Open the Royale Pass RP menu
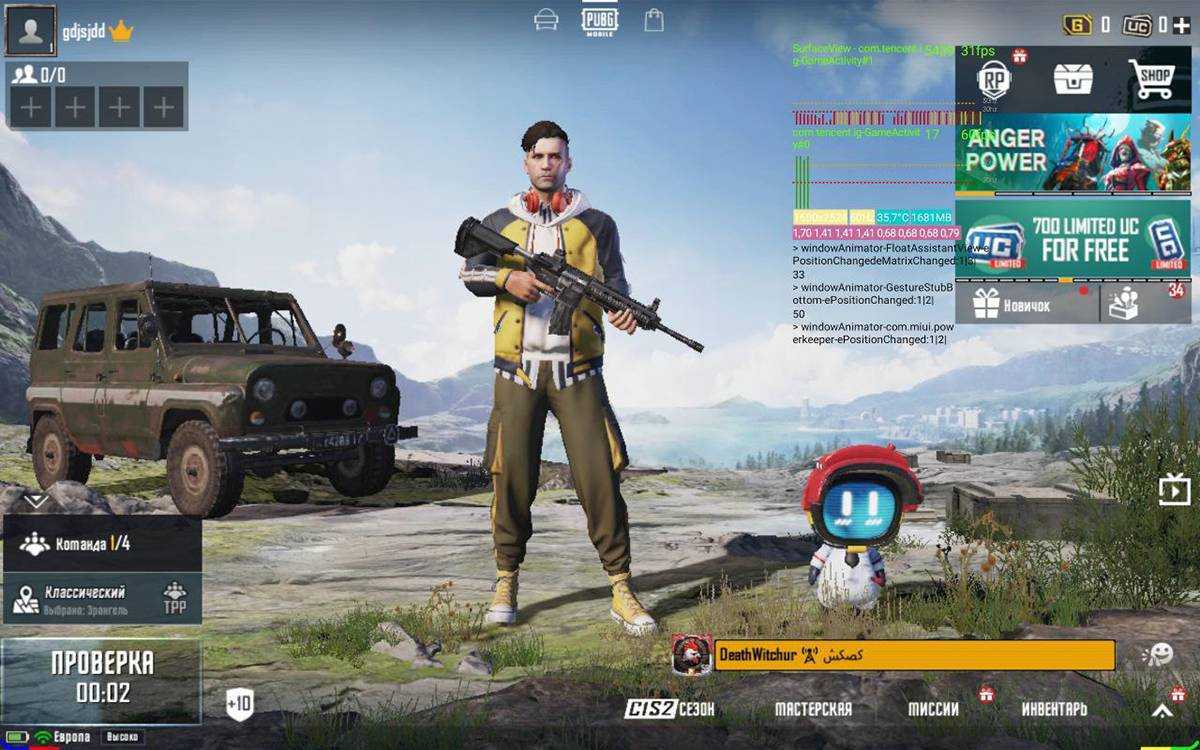1200x750 pixels. pyautogui.click(x=993, y=80)
